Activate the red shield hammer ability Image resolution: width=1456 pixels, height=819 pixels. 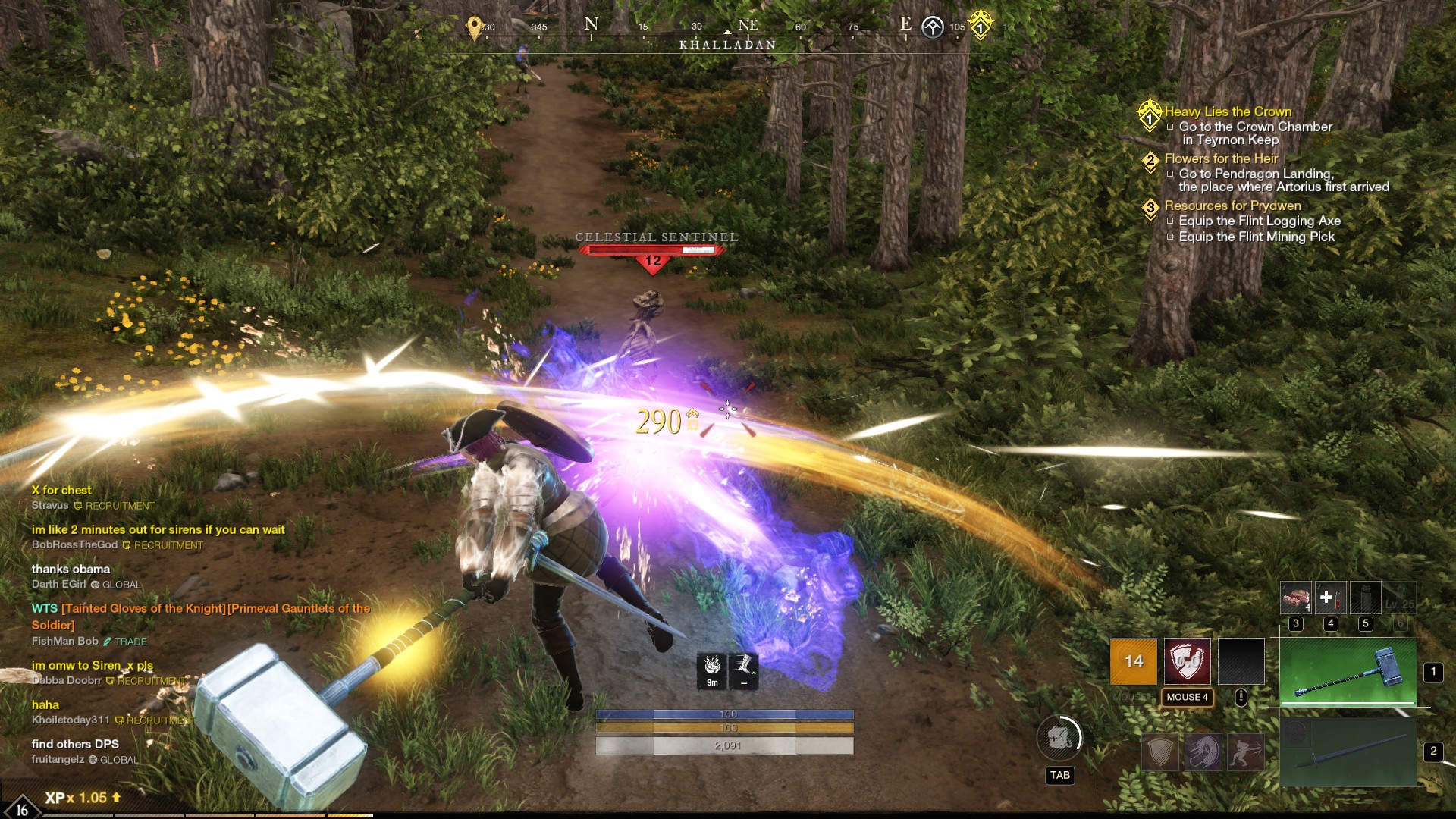point(1187,661)
